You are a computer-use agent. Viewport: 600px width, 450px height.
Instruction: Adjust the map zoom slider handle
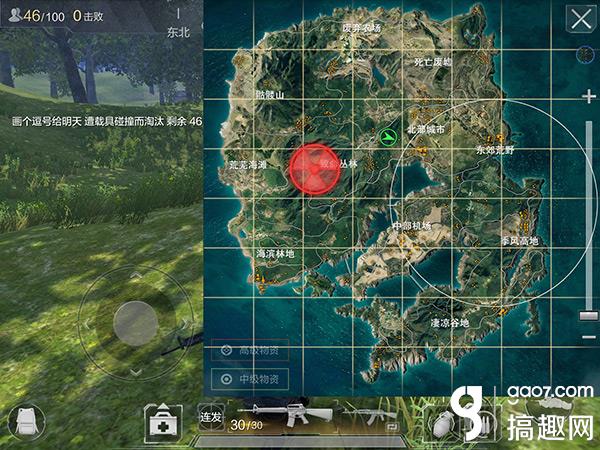pos(588,316)
